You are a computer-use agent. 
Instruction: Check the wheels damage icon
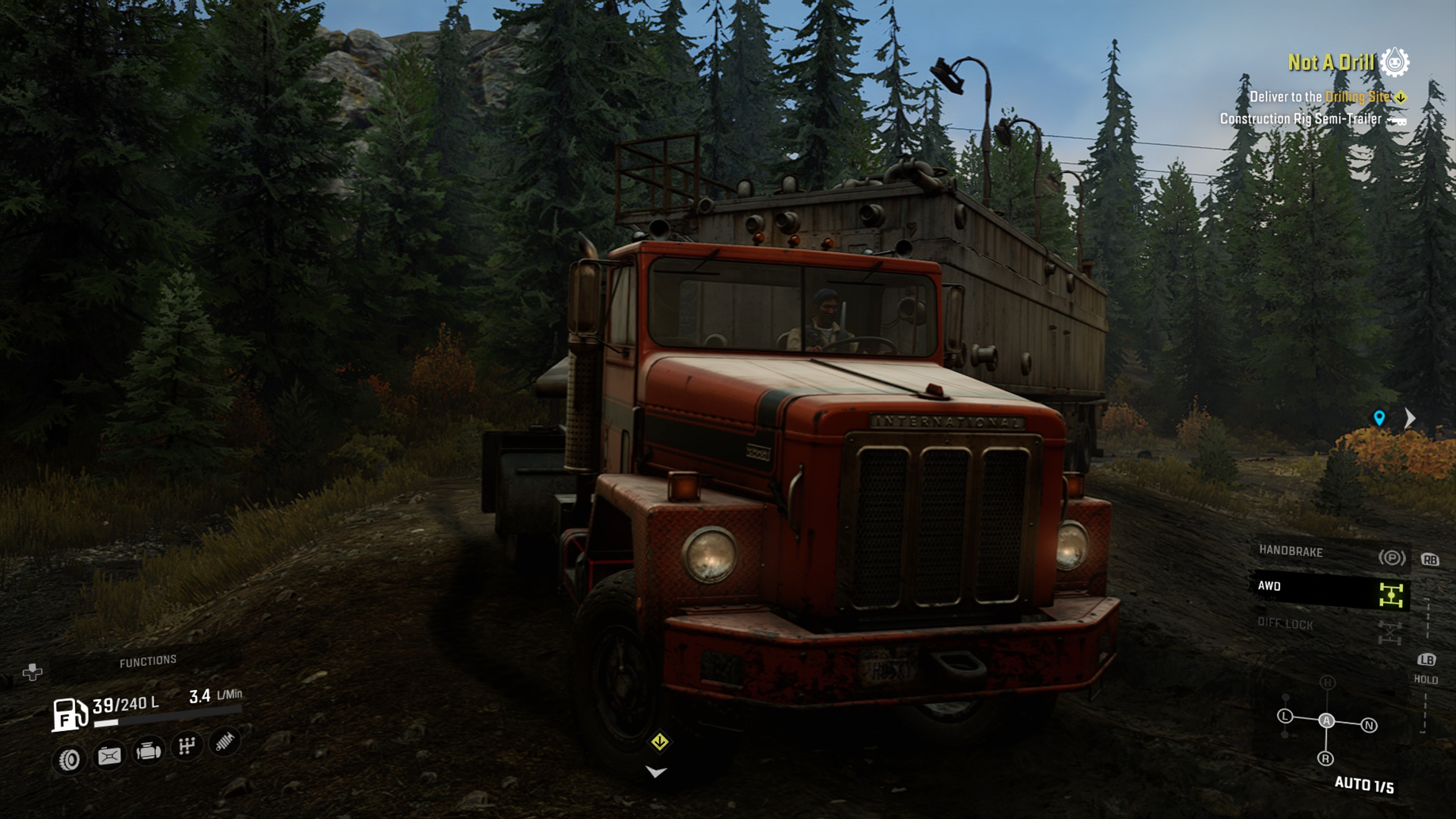point(69,759)
